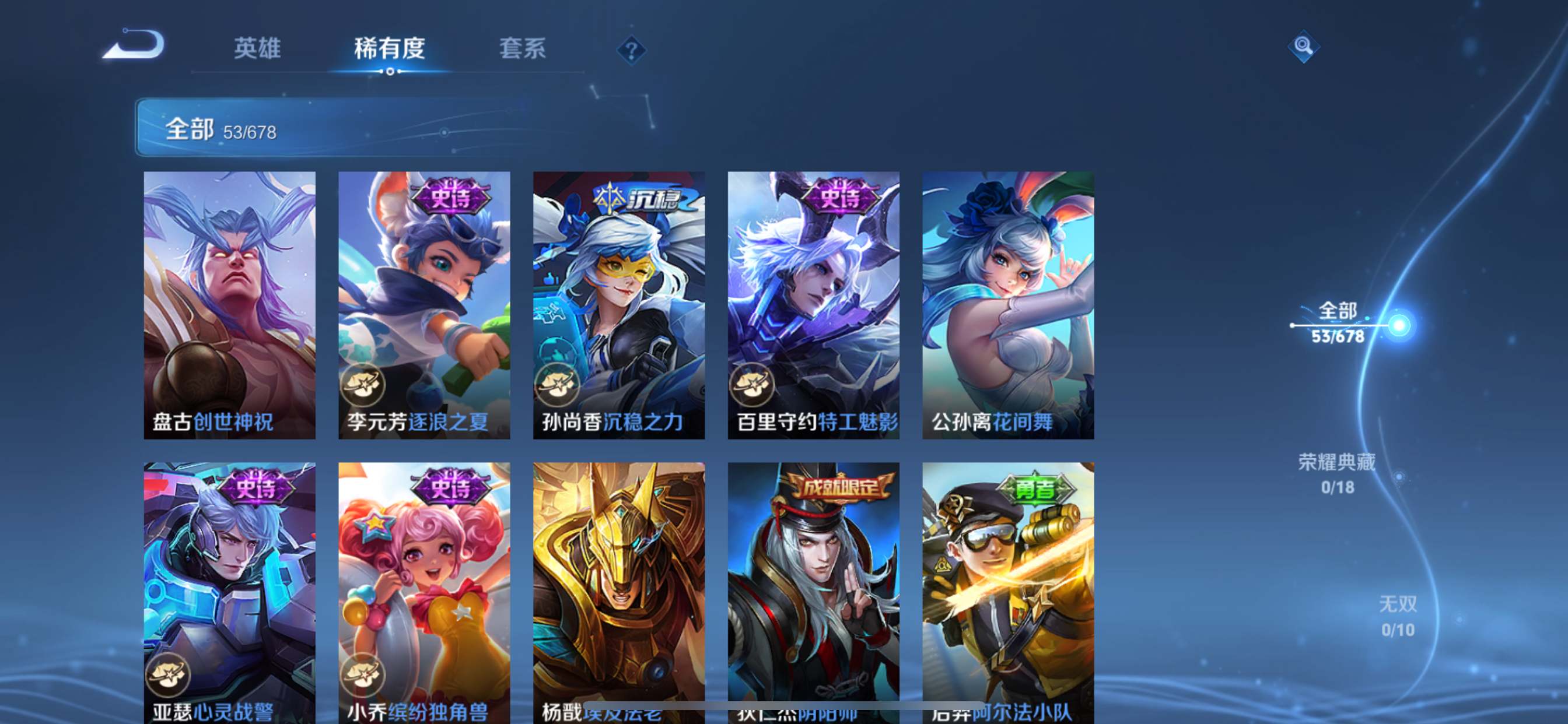Pick the 公孙离 花间舞 skin card
The height and width of the screenshot is (724, 1568).
tap(1008, 305)
